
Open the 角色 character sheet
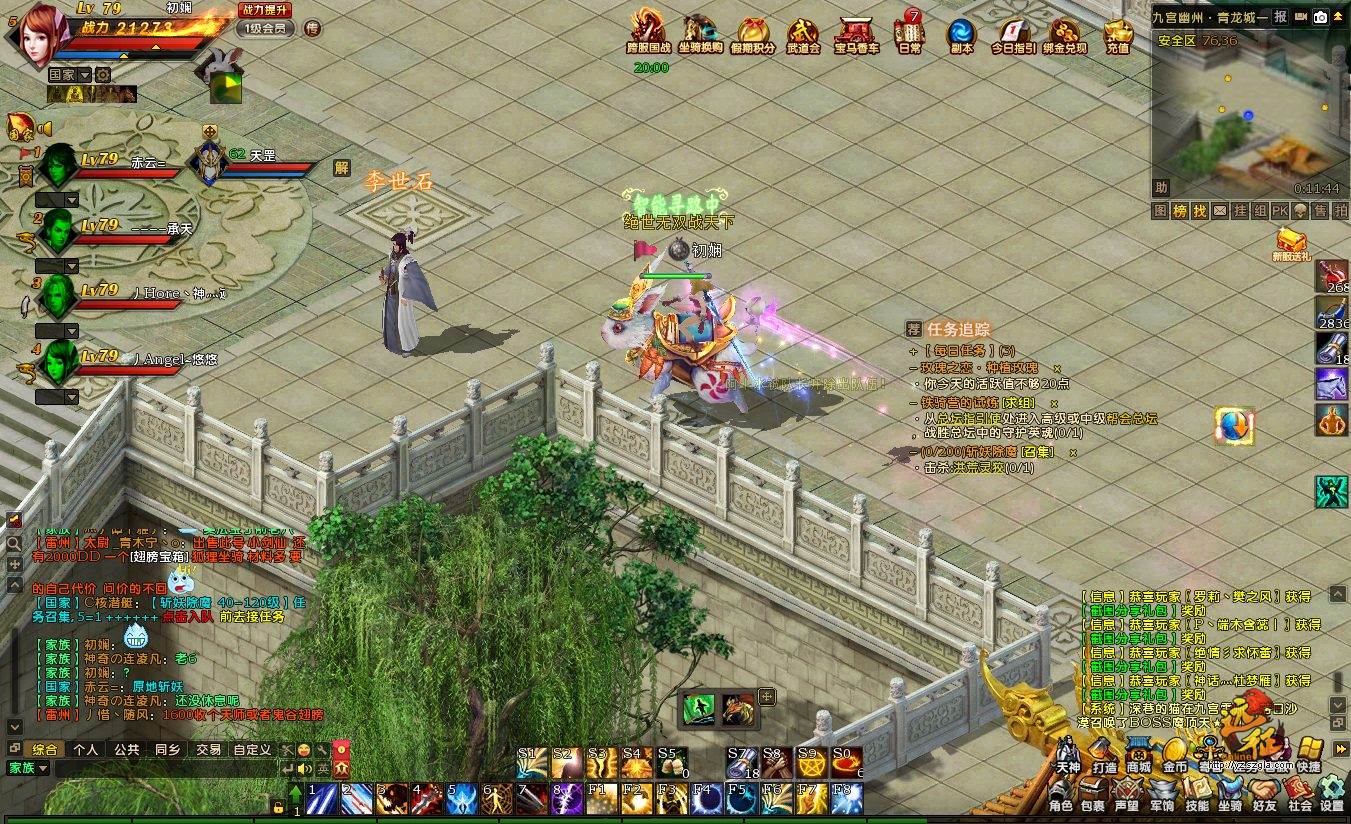(x=1060, y=796)
